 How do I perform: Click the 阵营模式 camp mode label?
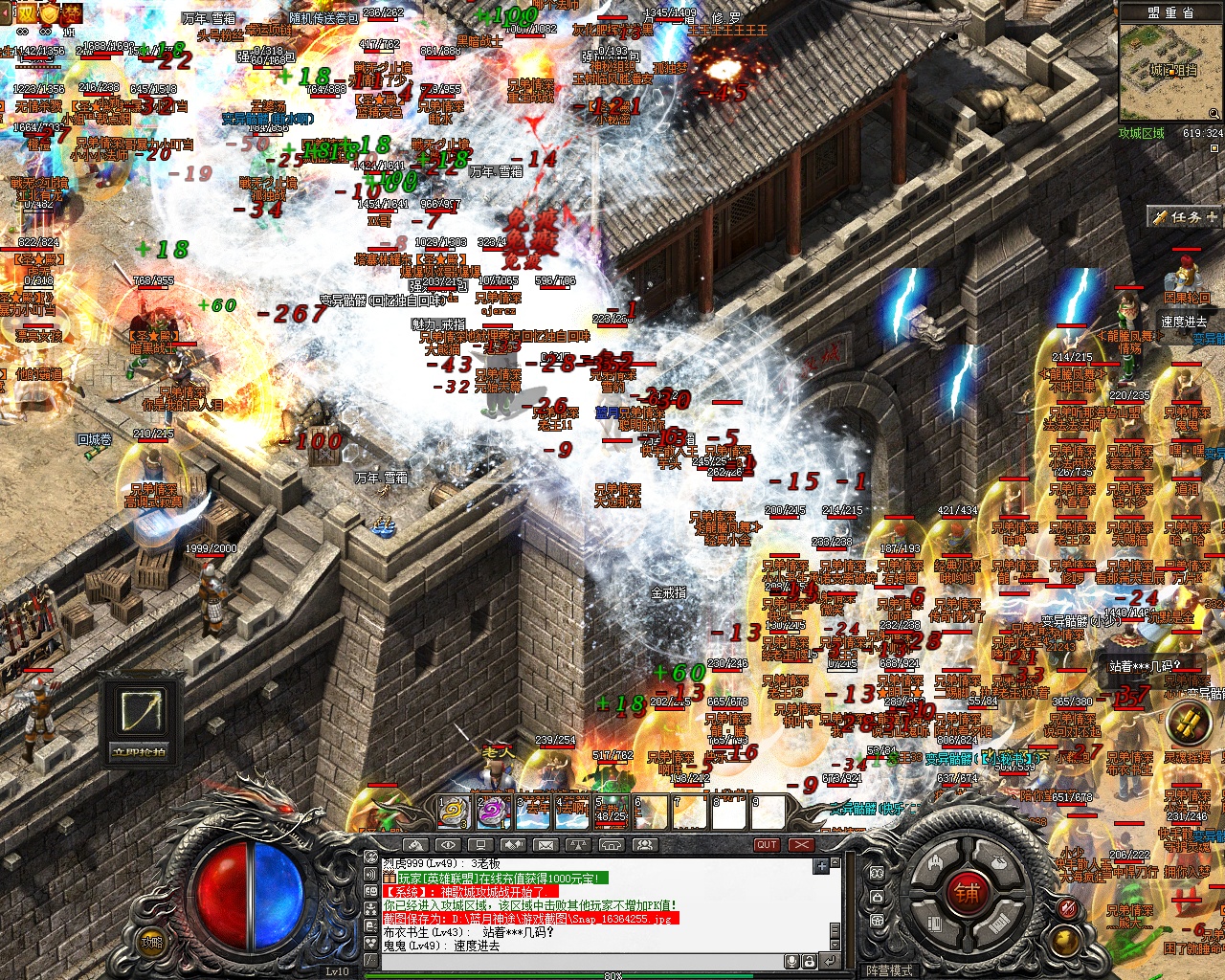coord(889,970)
